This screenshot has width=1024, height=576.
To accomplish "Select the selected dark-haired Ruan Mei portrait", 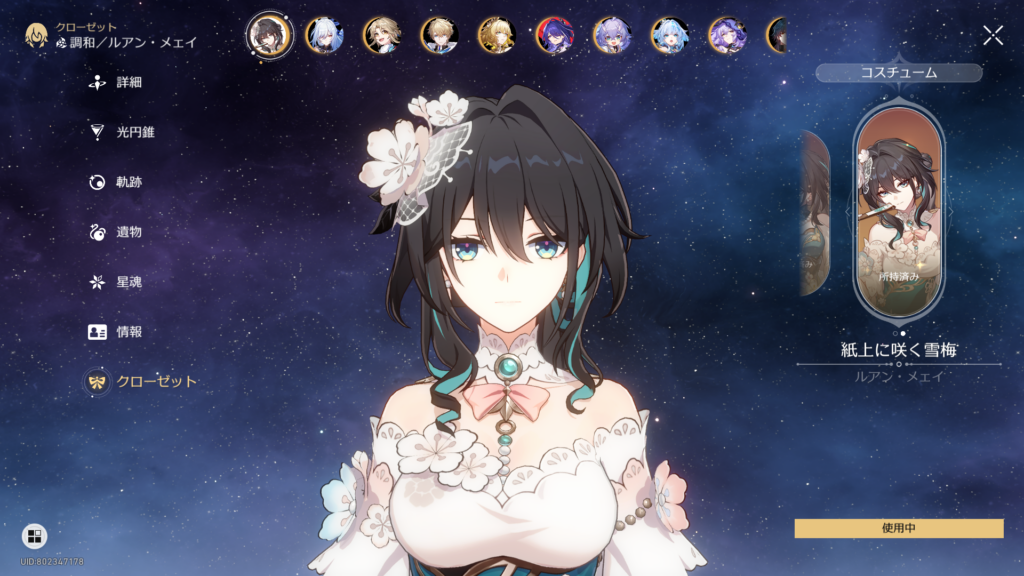I will click(269, 35).
